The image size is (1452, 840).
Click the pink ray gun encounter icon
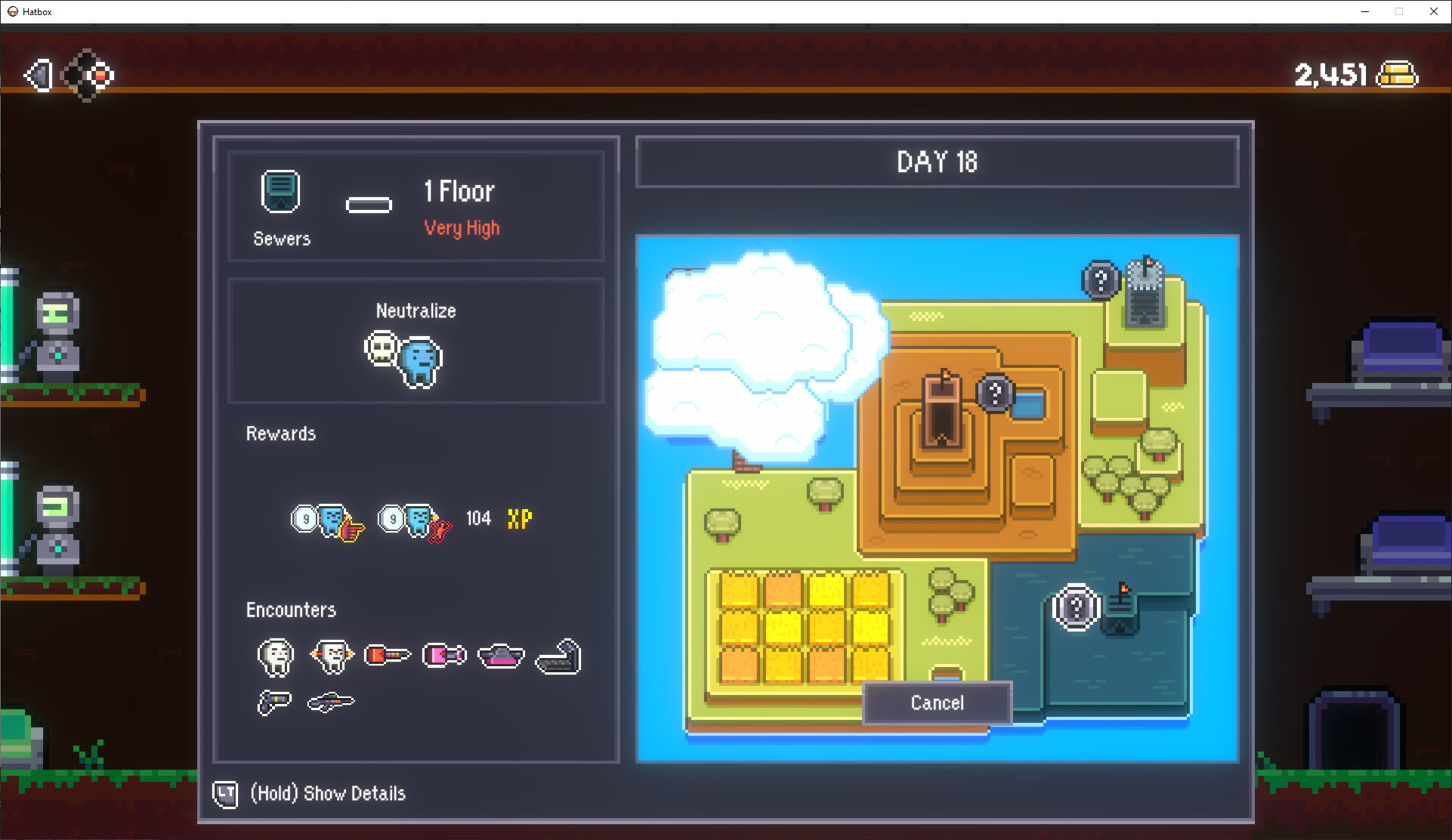pos(444,655)
